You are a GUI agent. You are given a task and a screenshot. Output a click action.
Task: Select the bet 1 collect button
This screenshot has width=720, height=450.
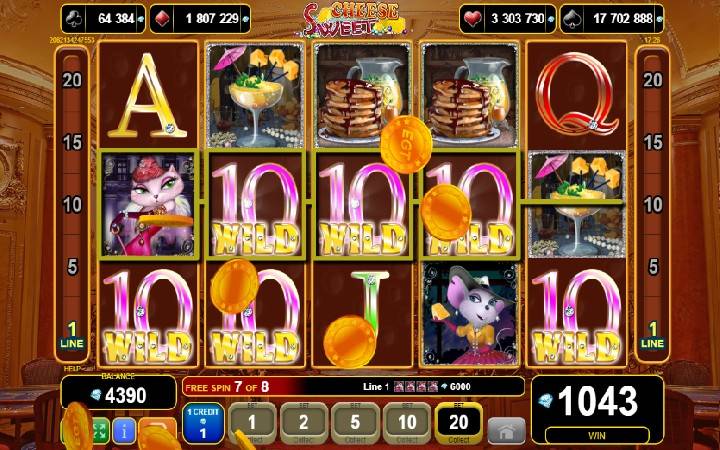253,424
